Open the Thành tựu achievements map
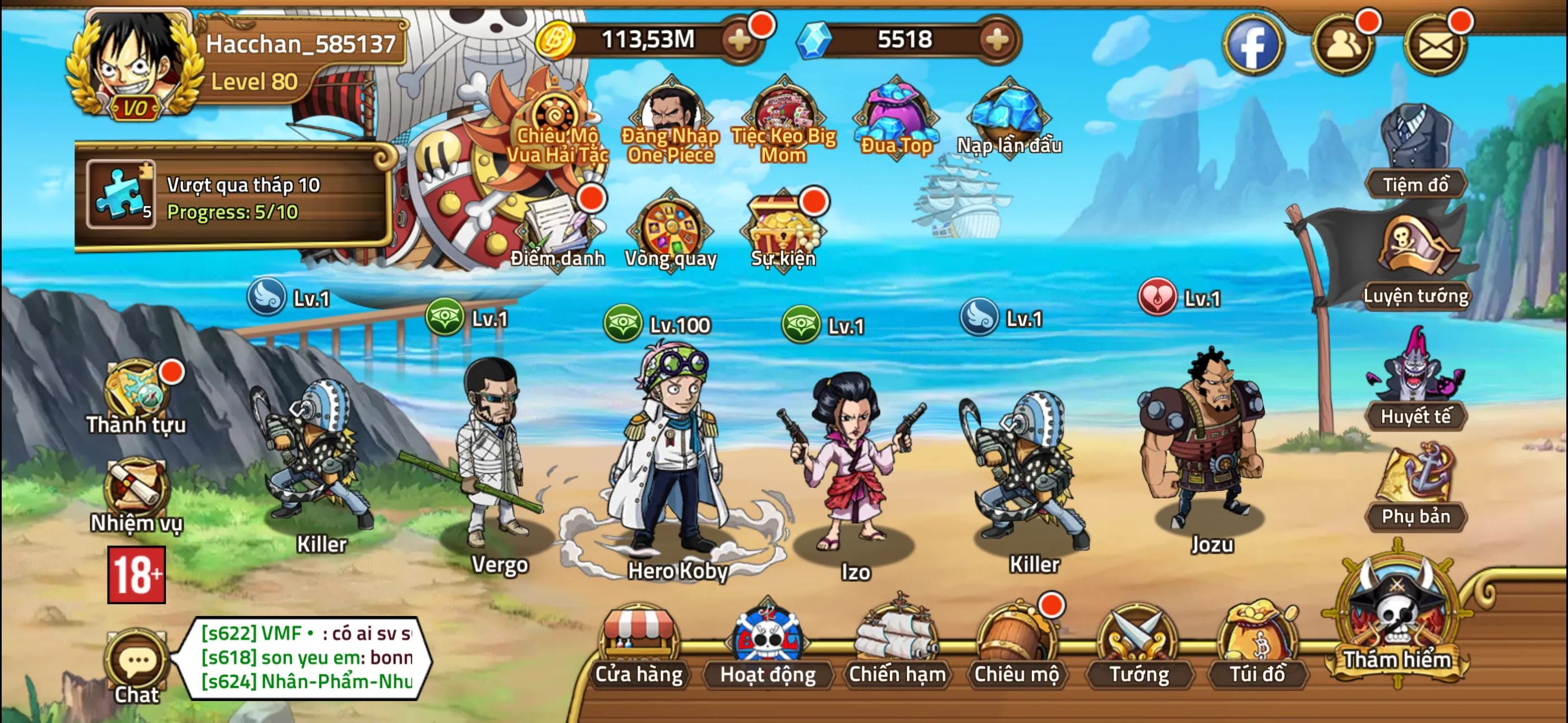 click(x=135, y=390)
